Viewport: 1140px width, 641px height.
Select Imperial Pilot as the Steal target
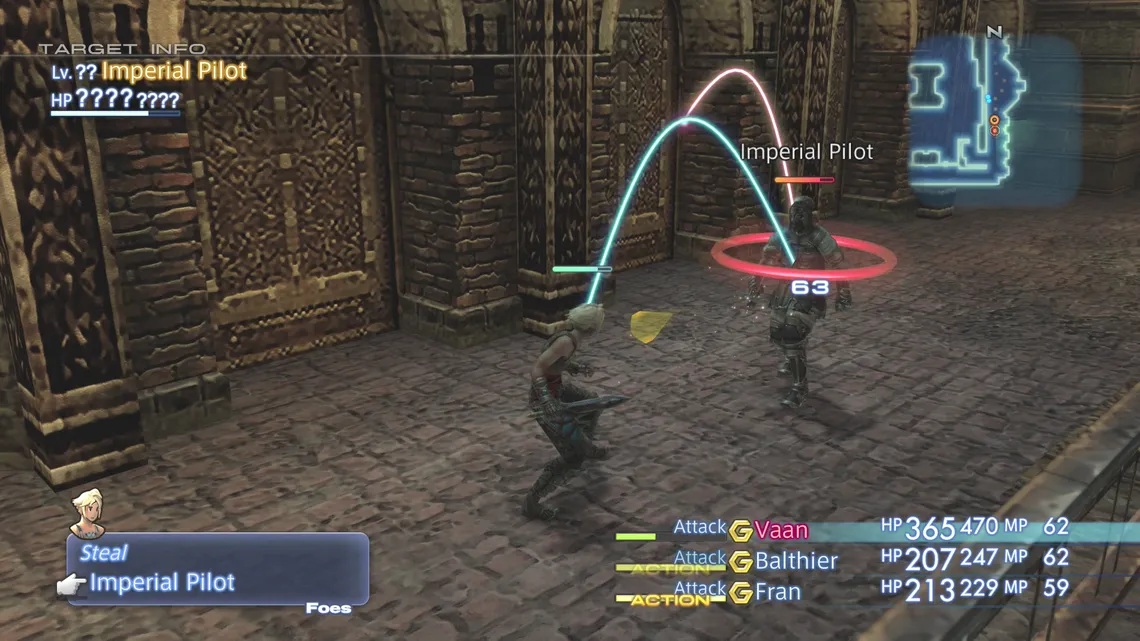pyautogui.click(x=162, y=582)
